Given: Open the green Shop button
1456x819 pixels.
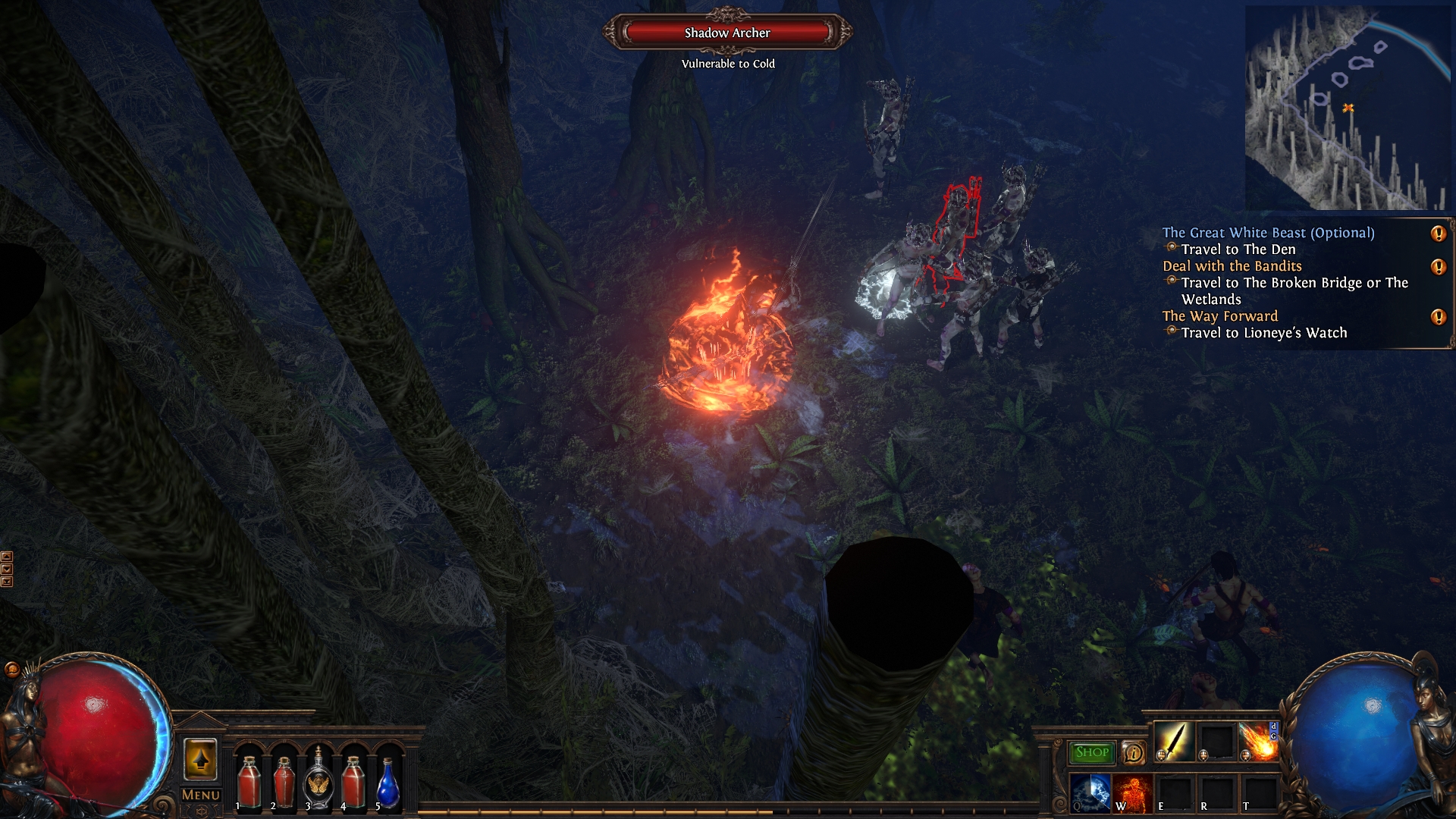Looking at the screenshot, I should pyautogui.click(x=1091, y=752).
